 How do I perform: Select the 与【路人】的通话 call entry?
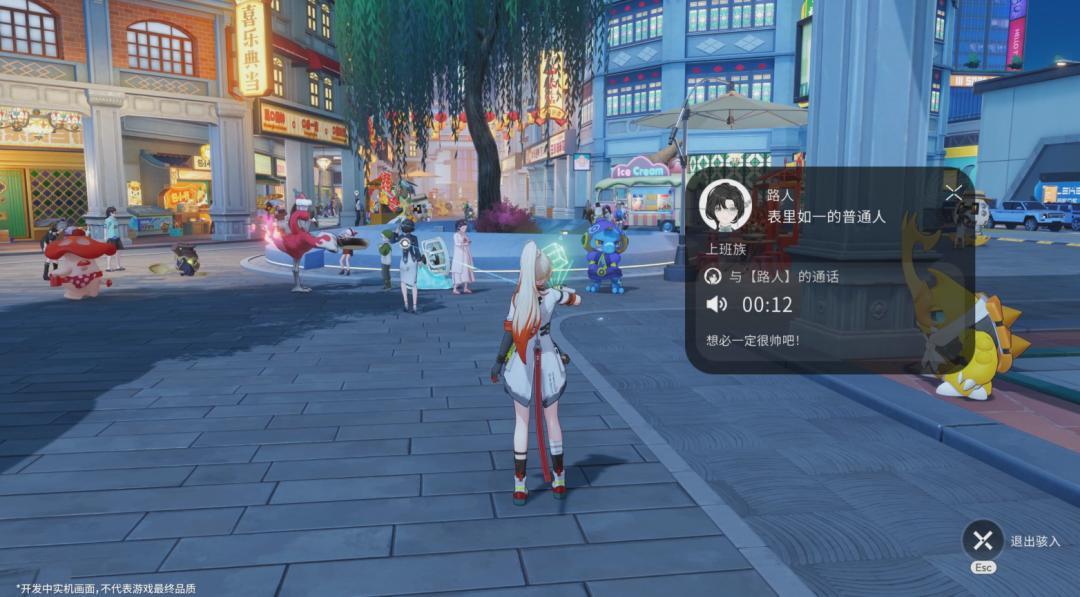point(771,277)
